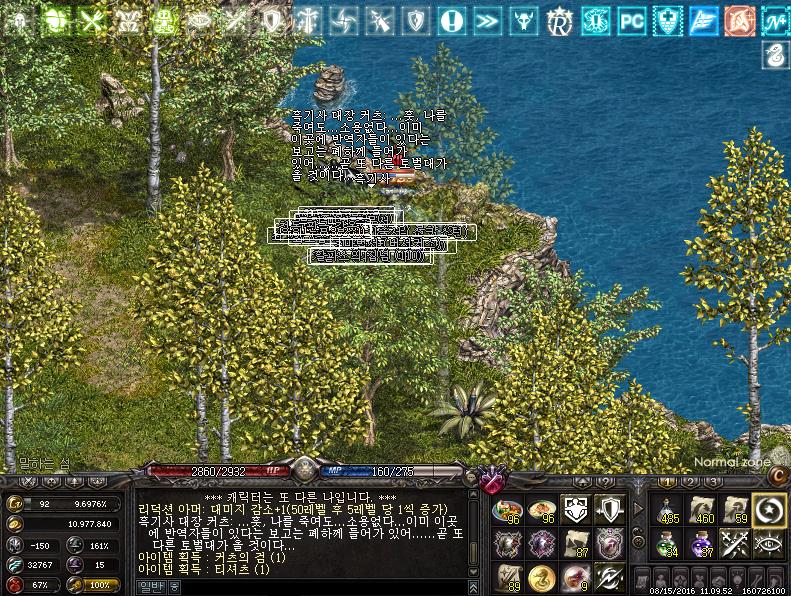Viewport: 791px width, 596px height.
Task: Drink the green potion with 34 left
Action: (x=668, y=545)
